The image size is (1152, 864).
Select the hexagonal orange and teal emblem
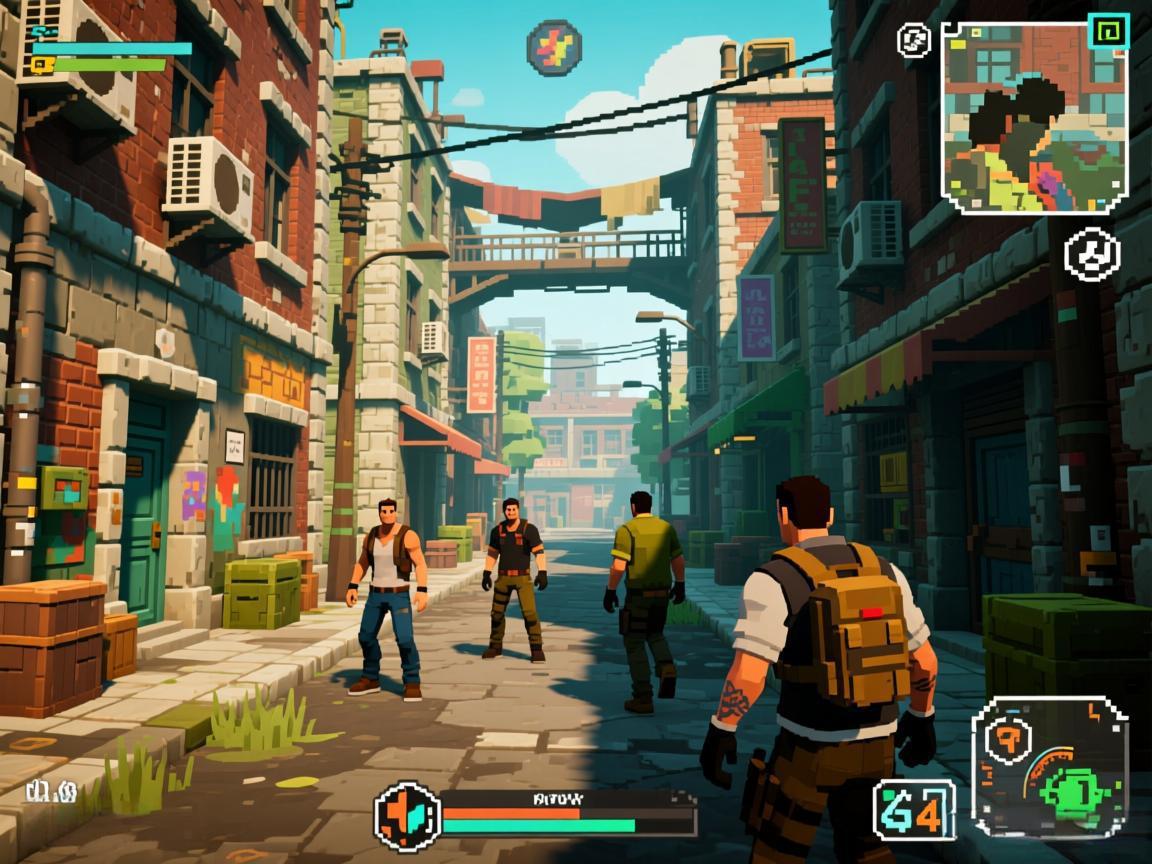pyautogui.click(x=407, y=816)
